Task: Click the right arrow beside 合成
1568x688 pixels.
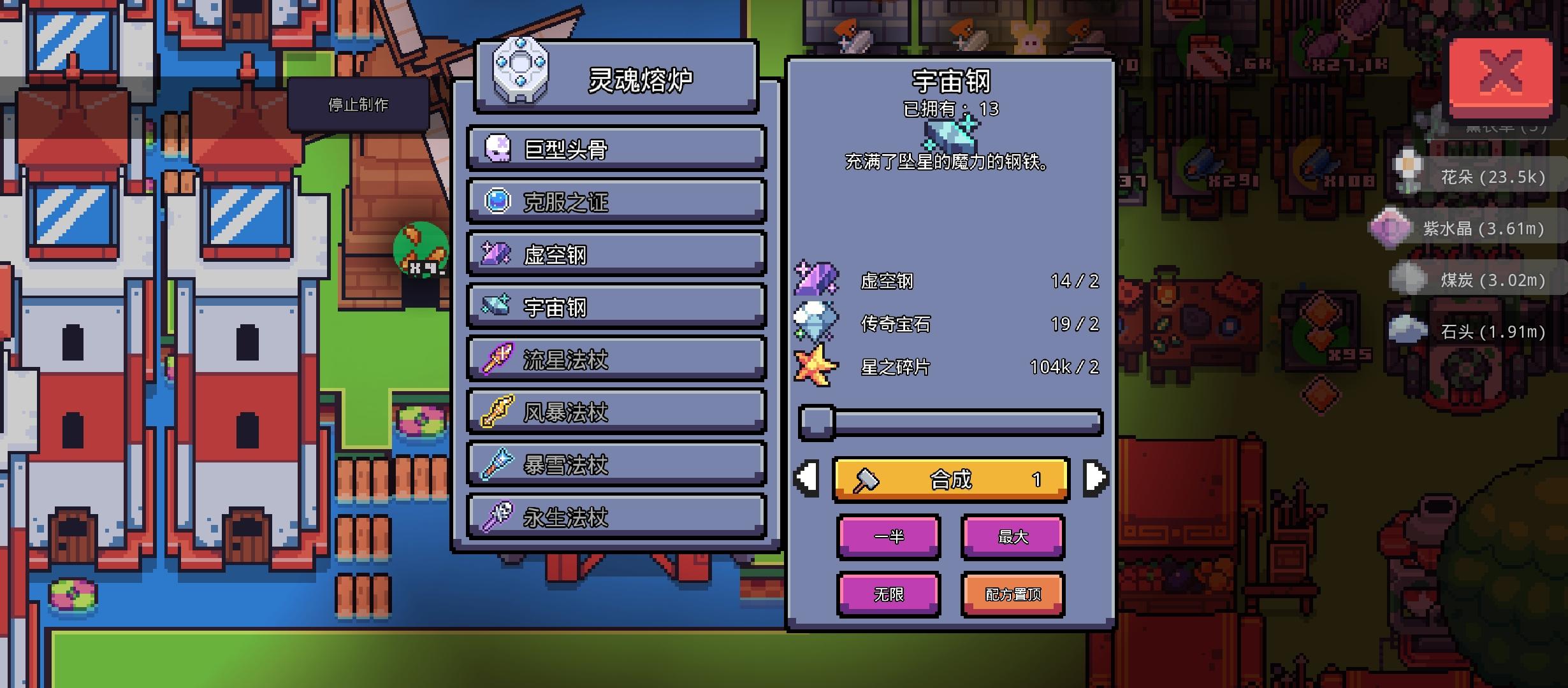Action: pyautogui.click(x=1094, y=480)
